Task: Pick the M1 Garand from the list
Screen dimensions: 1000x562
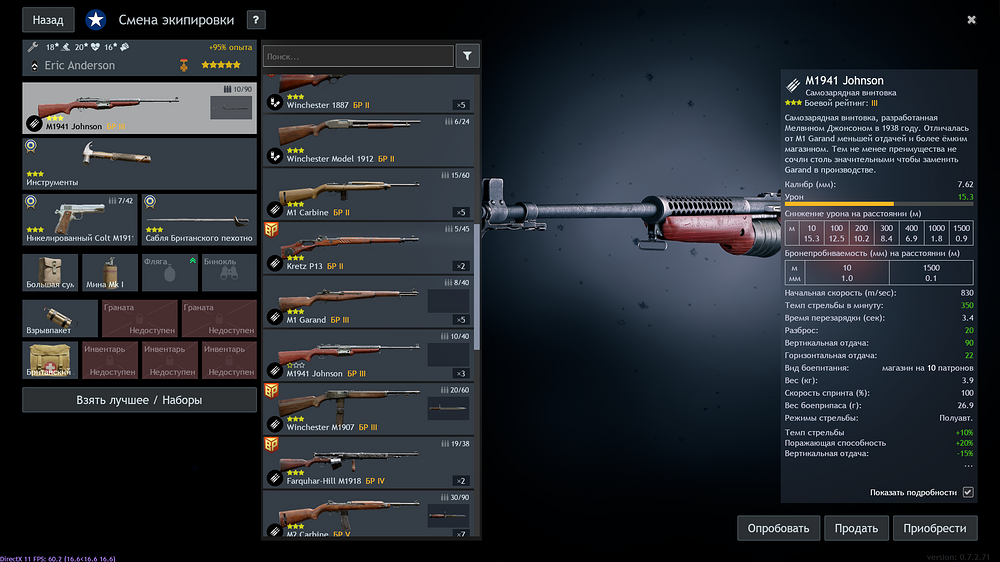Action: tap(367, 302)
